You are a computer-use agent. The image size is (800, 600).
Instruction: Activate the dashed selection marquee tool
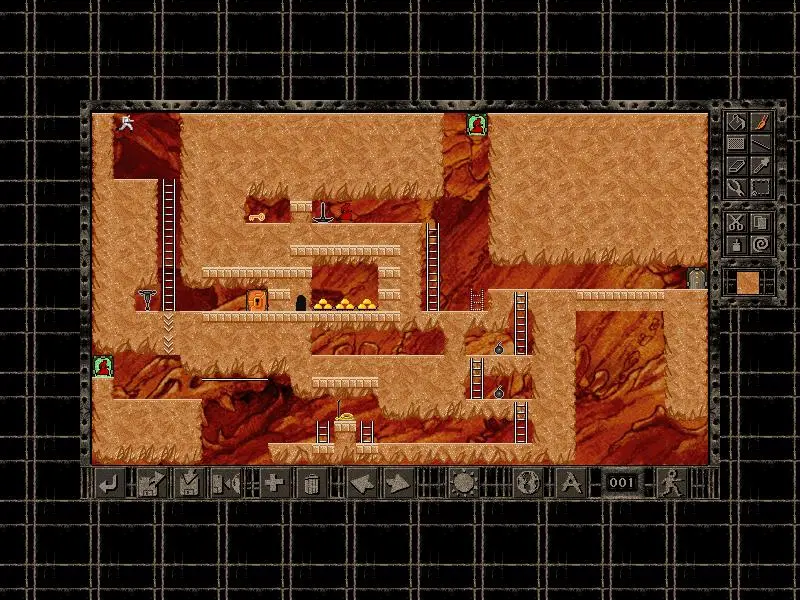(761, 187)
